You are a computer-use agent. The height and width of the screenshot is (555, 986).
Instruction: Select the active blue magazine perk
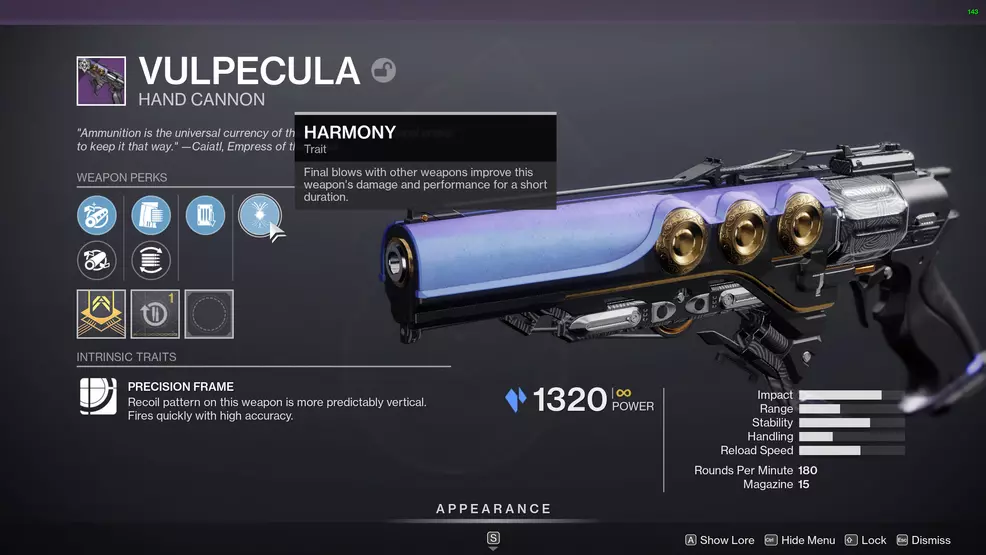coord(151,215)
